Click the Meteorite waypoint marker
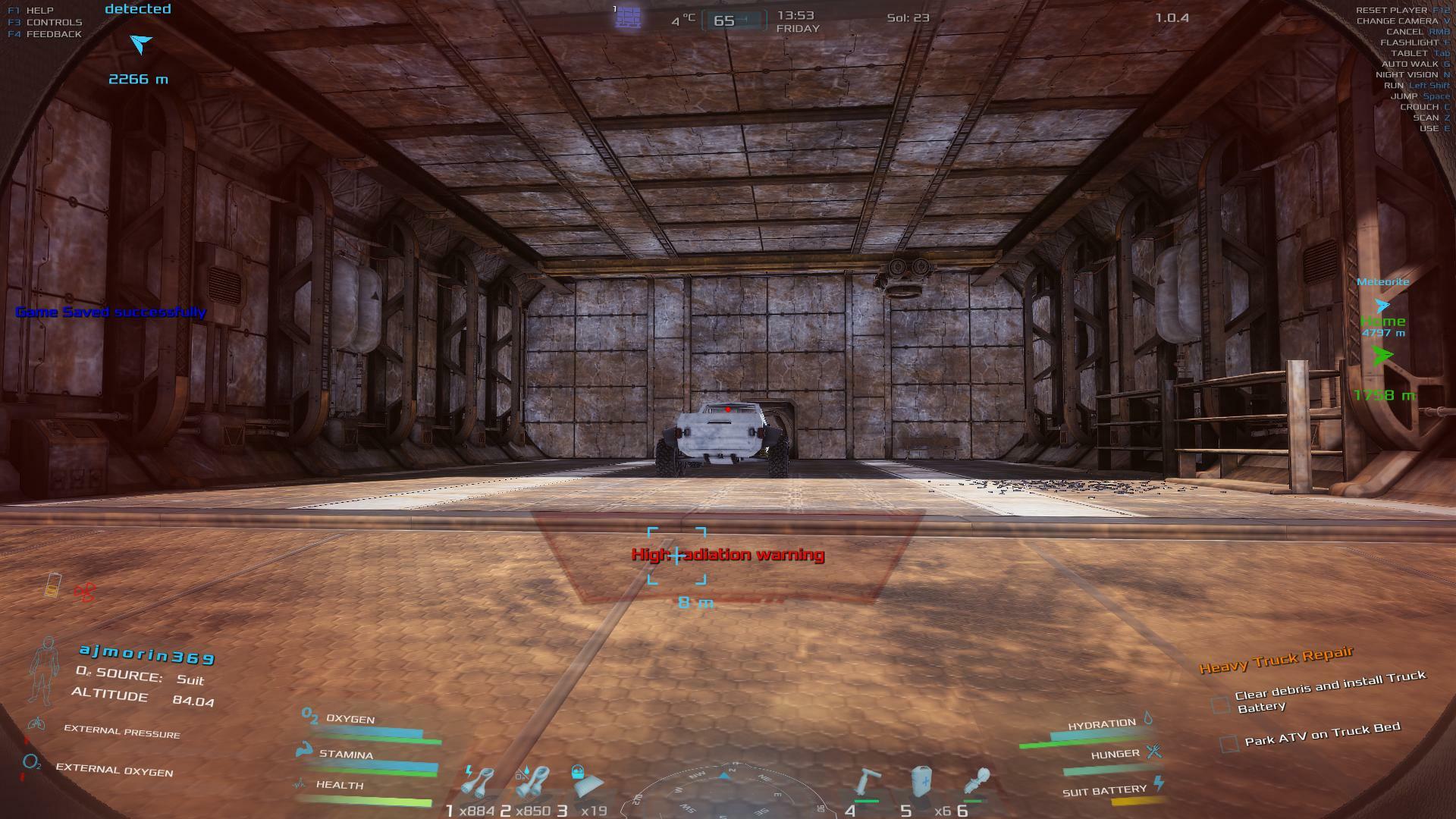 tap(1382, 305)
